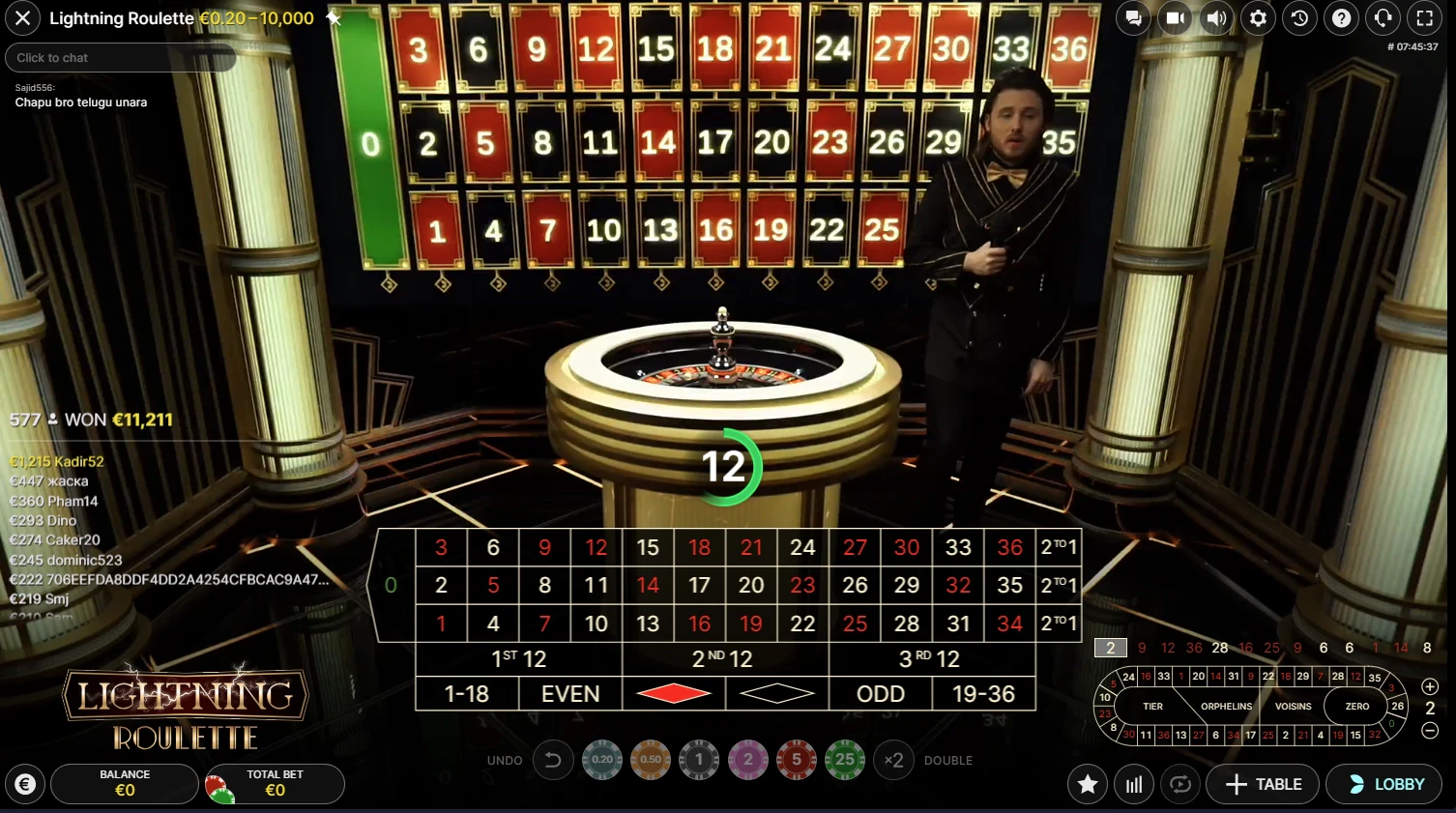Add another table with + TABLE
The image size is (1456, 813).
coord(1263,784)
